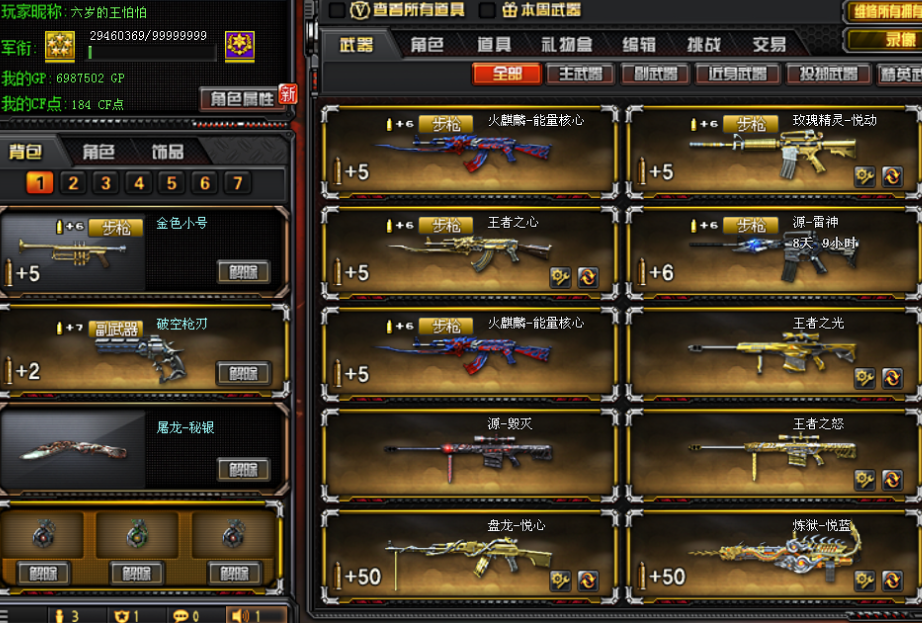
Task: Enable the 本周武器 checkbox
Action: pyautogui.click(x=487, y=10)
